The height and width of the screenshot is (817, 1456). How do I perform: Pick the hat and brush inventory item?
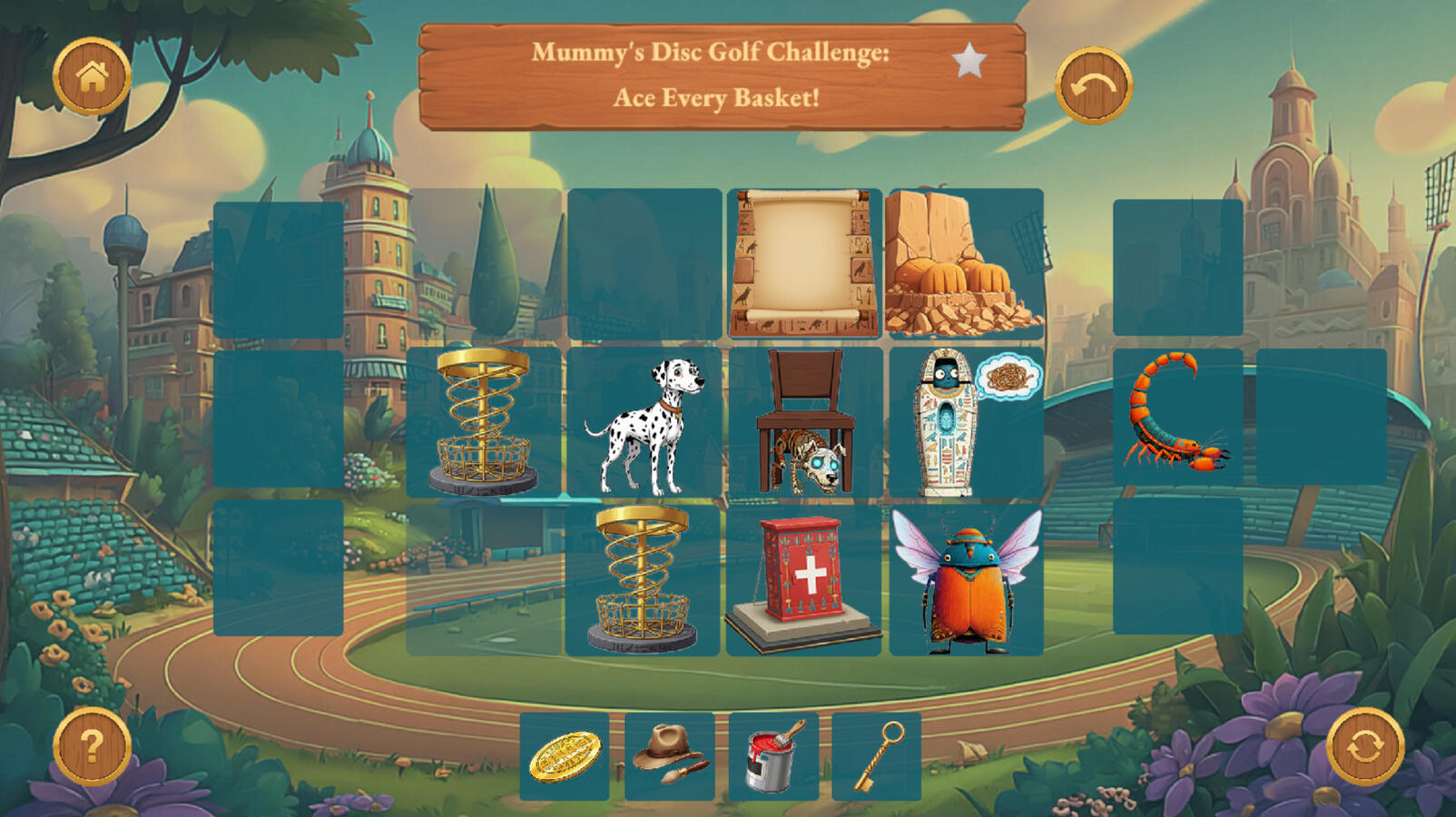670,756
